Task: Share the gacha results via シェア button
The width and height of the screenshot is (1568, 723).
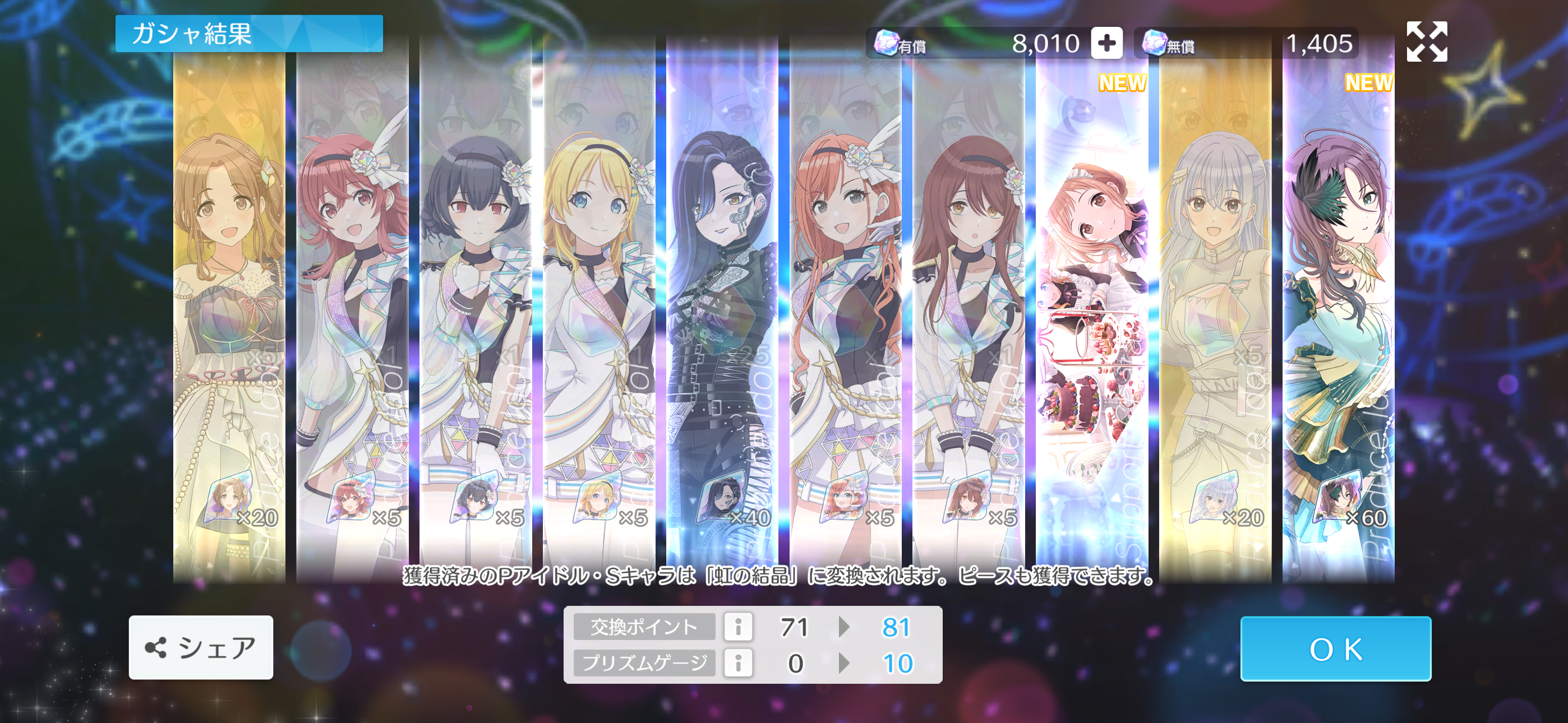Action: tap(201, 647)
